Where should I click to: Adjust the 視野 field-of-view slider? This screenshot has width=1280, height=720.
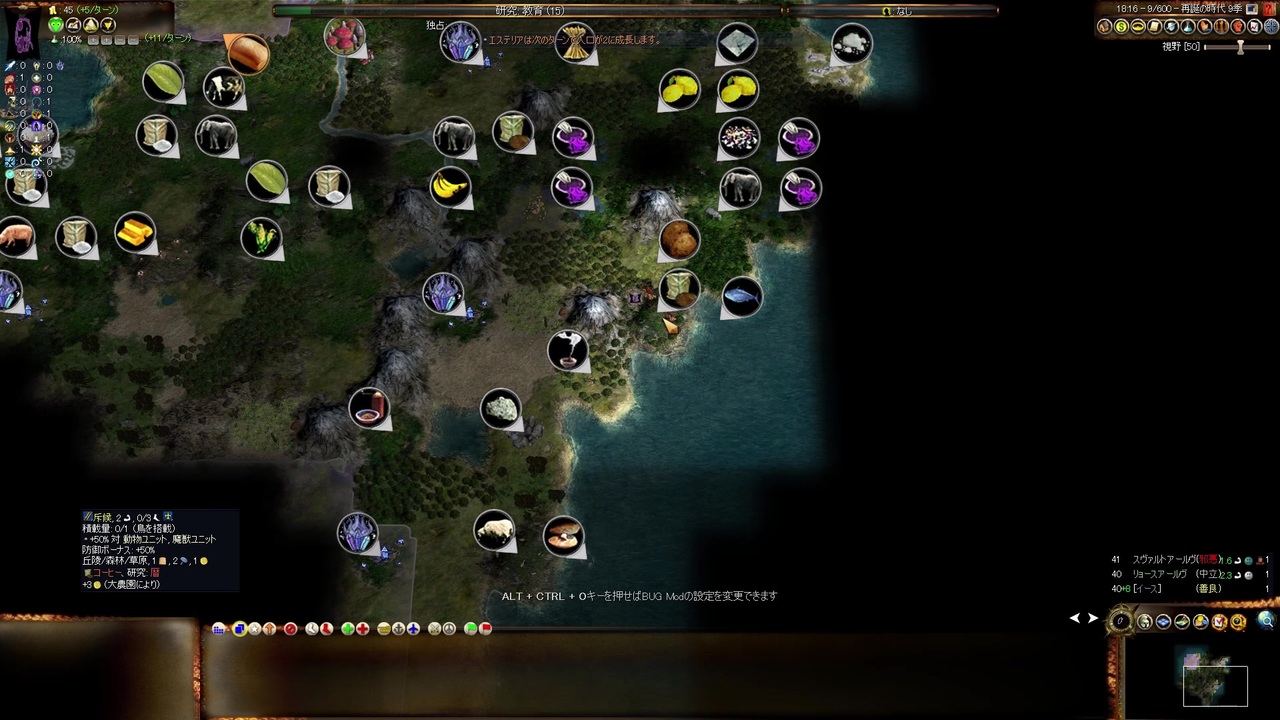tap(1240, 46)
